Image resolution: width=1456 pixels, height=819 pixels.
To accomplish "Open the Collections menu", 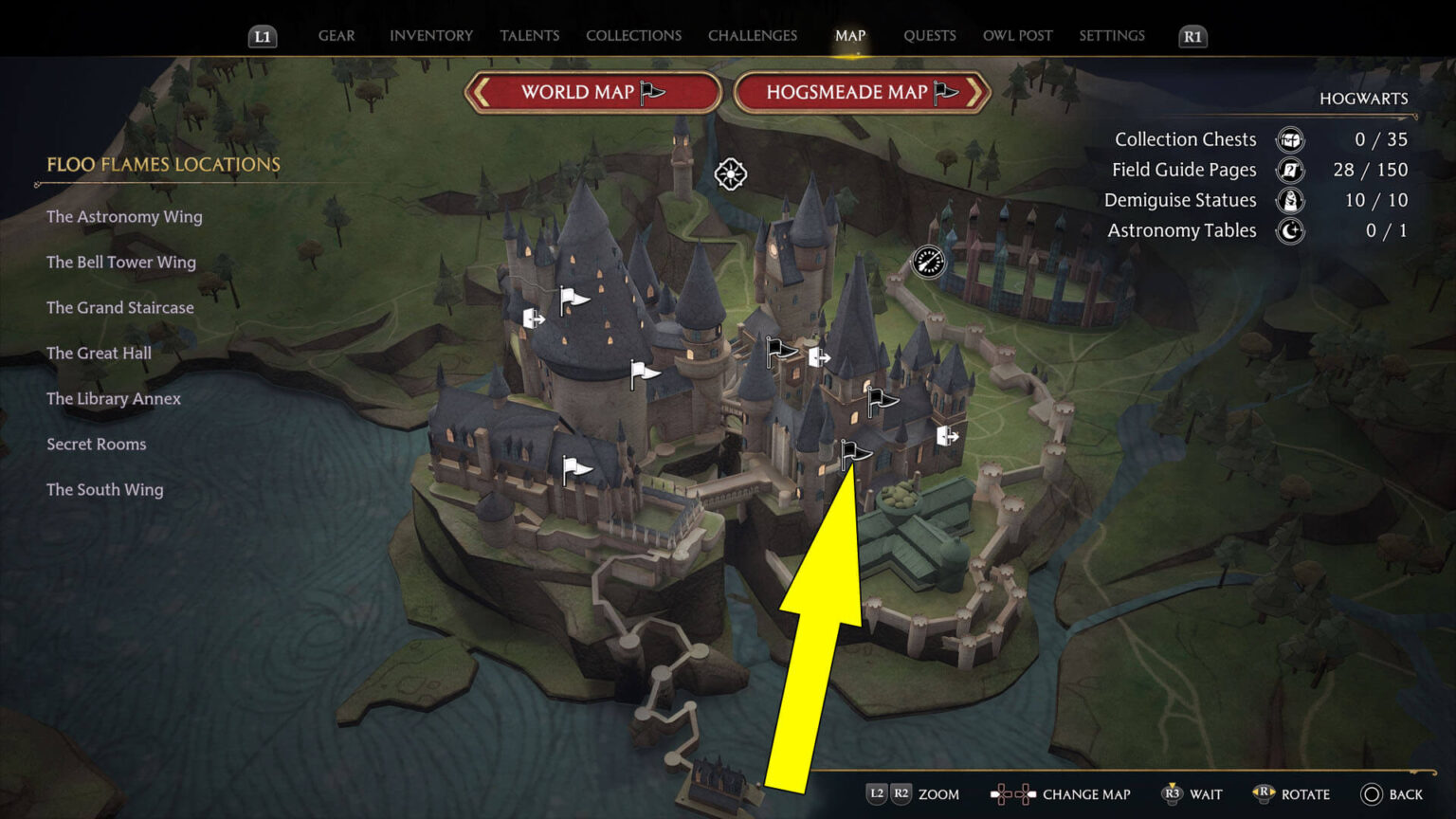I will (633, 35).
